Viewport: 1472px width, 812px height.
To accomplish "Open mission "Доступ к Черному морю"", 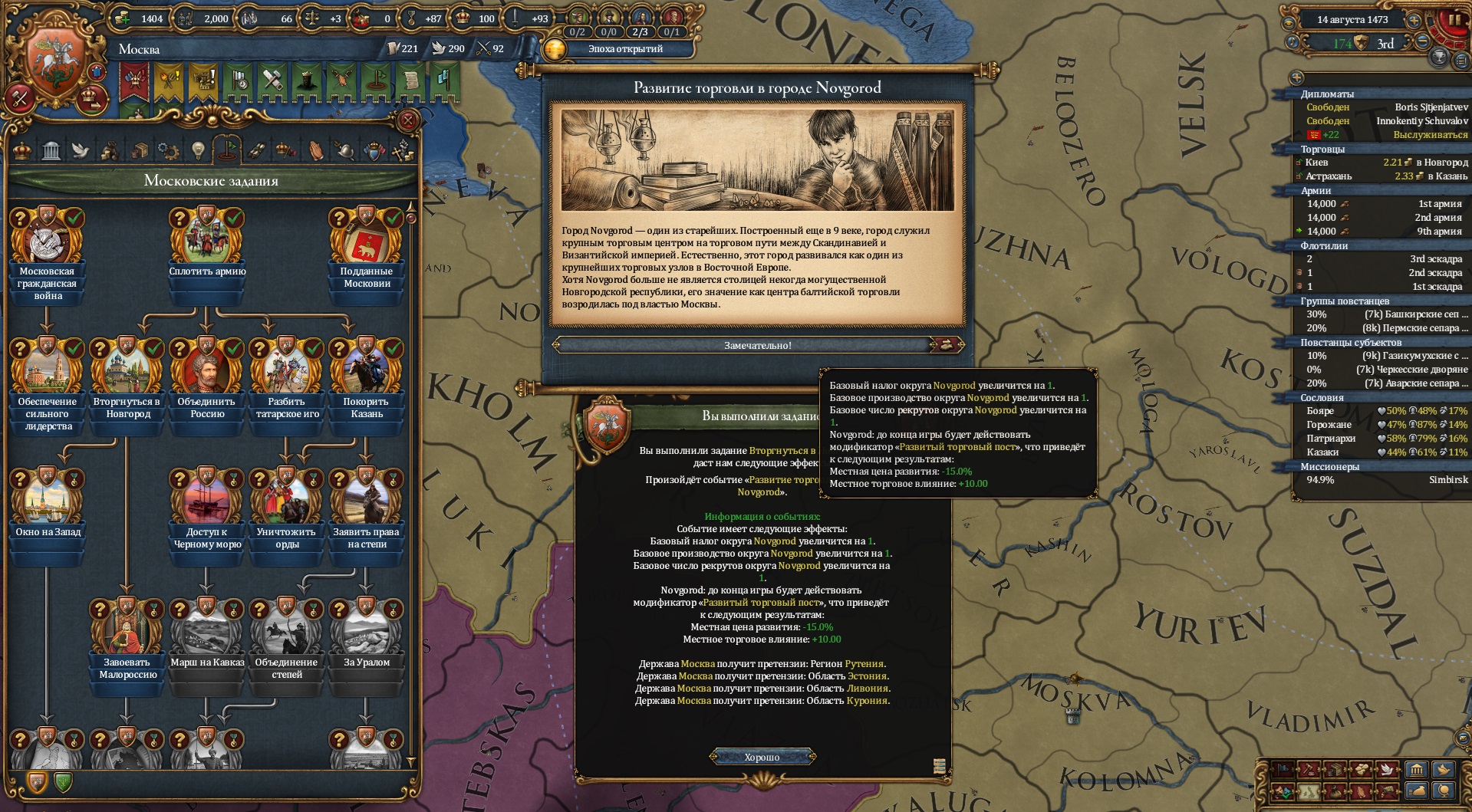I will click(207, 503).
